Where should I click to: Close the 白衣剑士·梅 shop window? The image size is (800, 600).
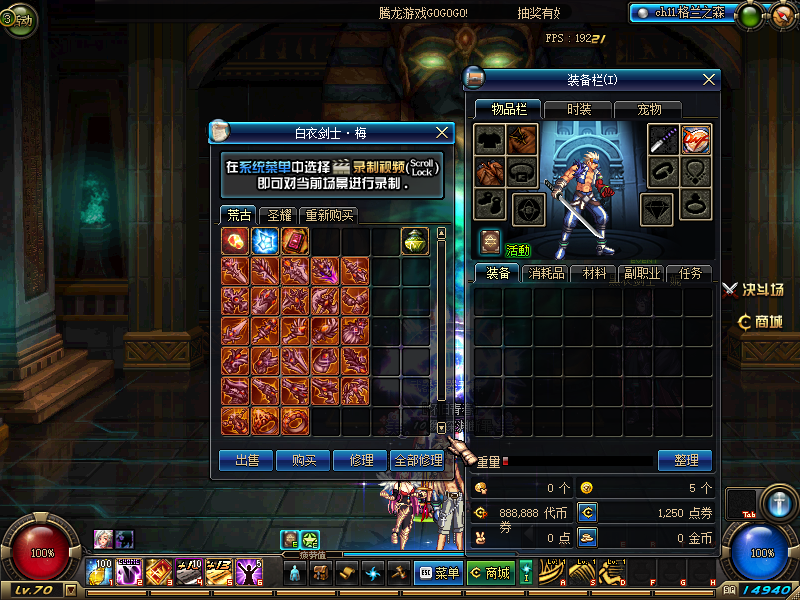(443, 132)
